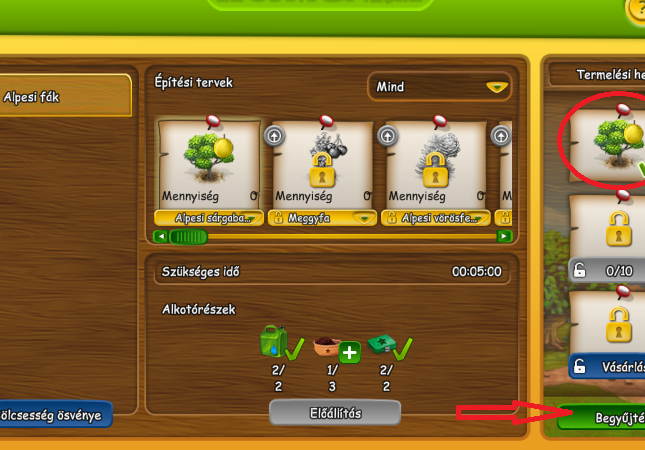Click the green watering can ingredient

click(x=272, y=340)
